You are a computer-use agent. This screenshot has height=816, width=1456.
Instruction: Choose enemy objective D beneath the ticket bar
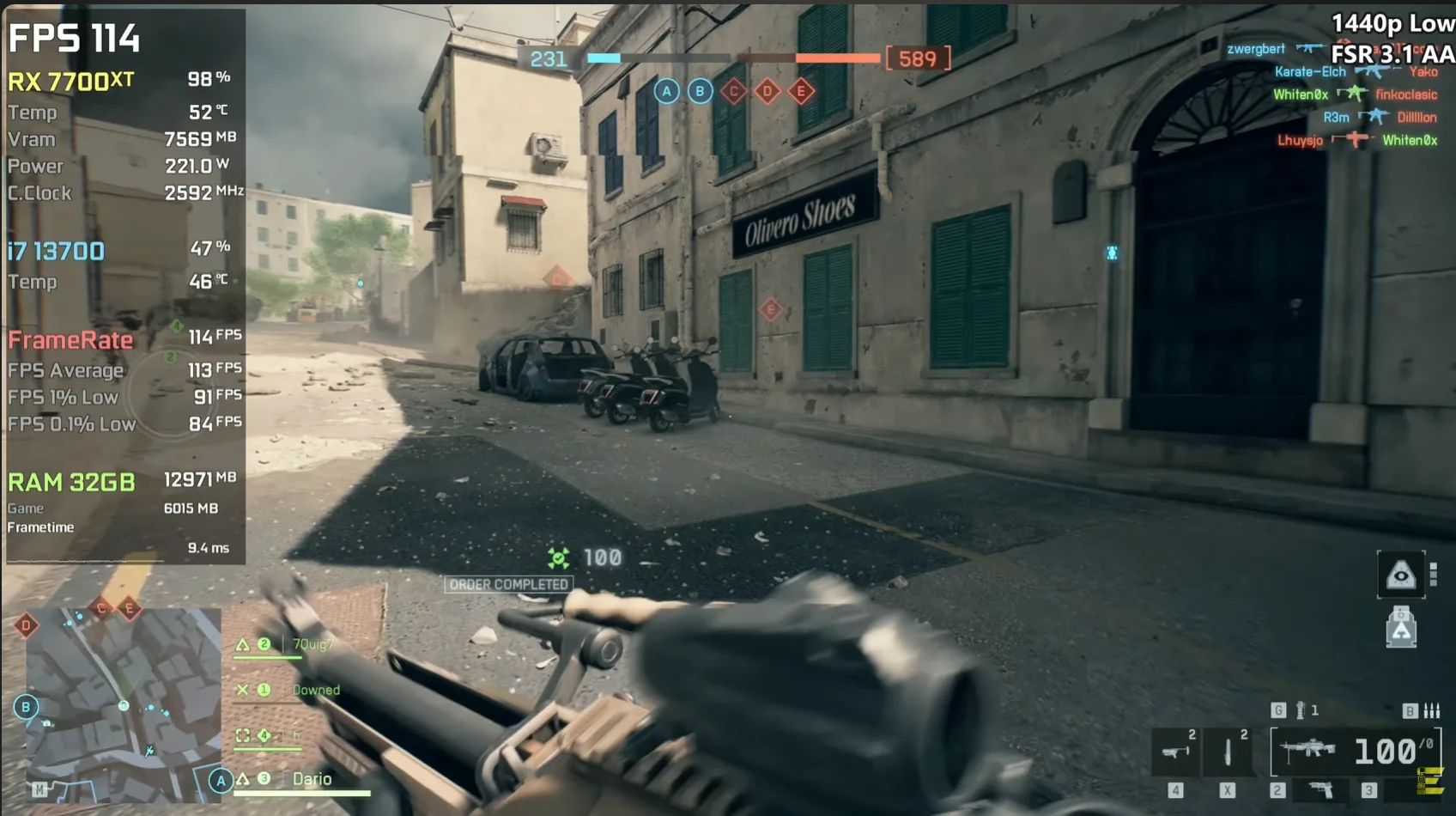[x=767, y=91]
